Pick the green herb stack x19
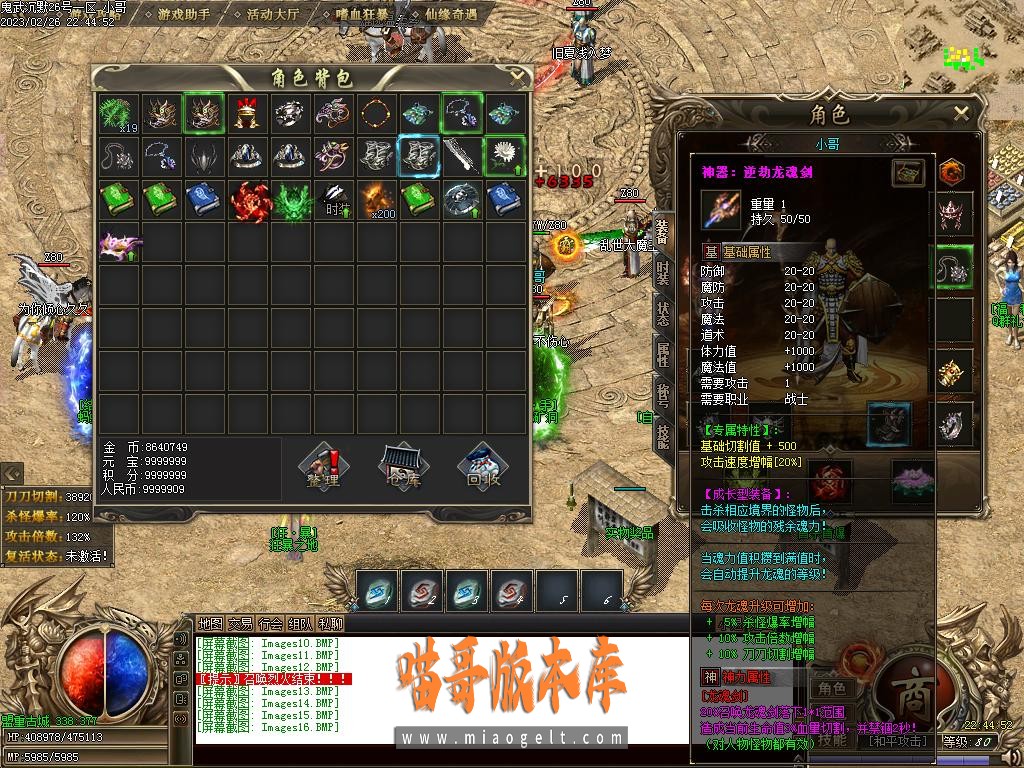 coord(118,113)
